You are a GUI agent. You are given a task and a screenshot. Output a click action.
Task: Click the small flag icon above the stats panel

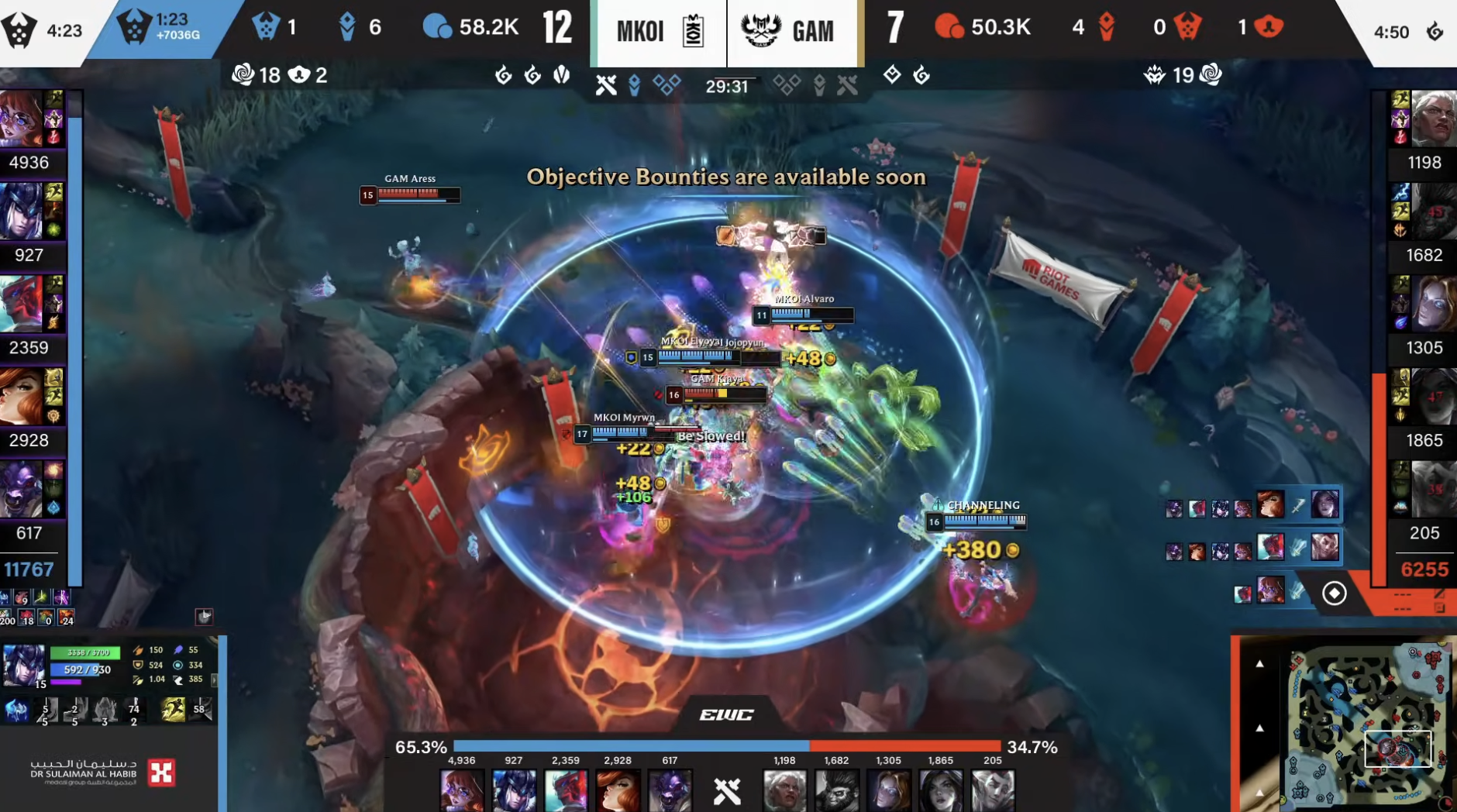[204, 617]
